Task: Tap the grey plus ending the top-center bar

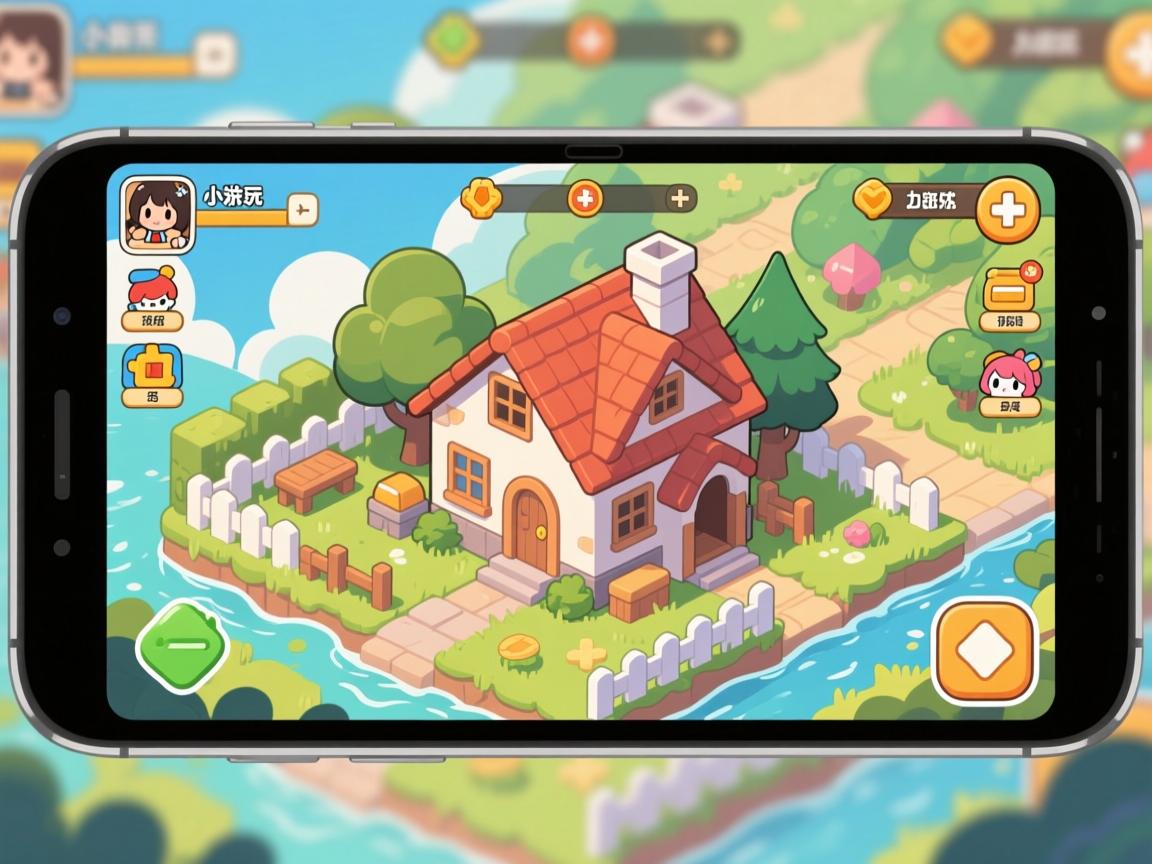Action: tap(680, 198)
